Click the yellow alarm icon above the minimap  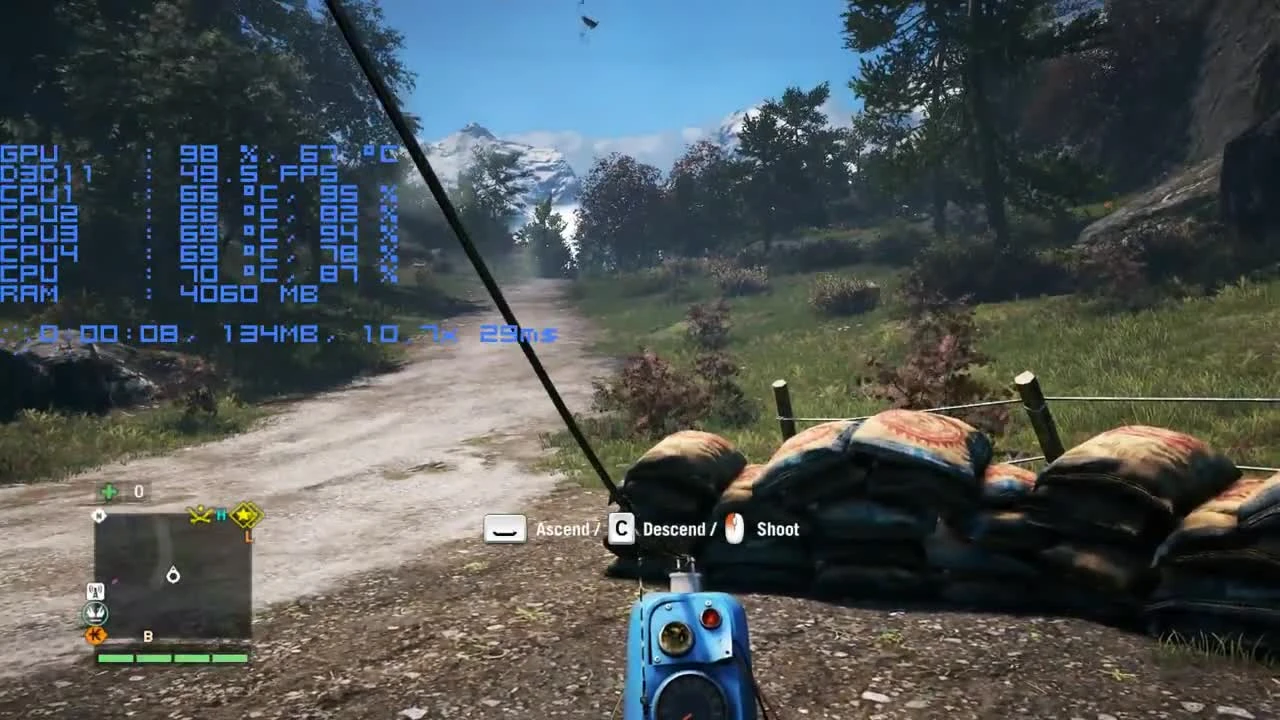[200, 514]
